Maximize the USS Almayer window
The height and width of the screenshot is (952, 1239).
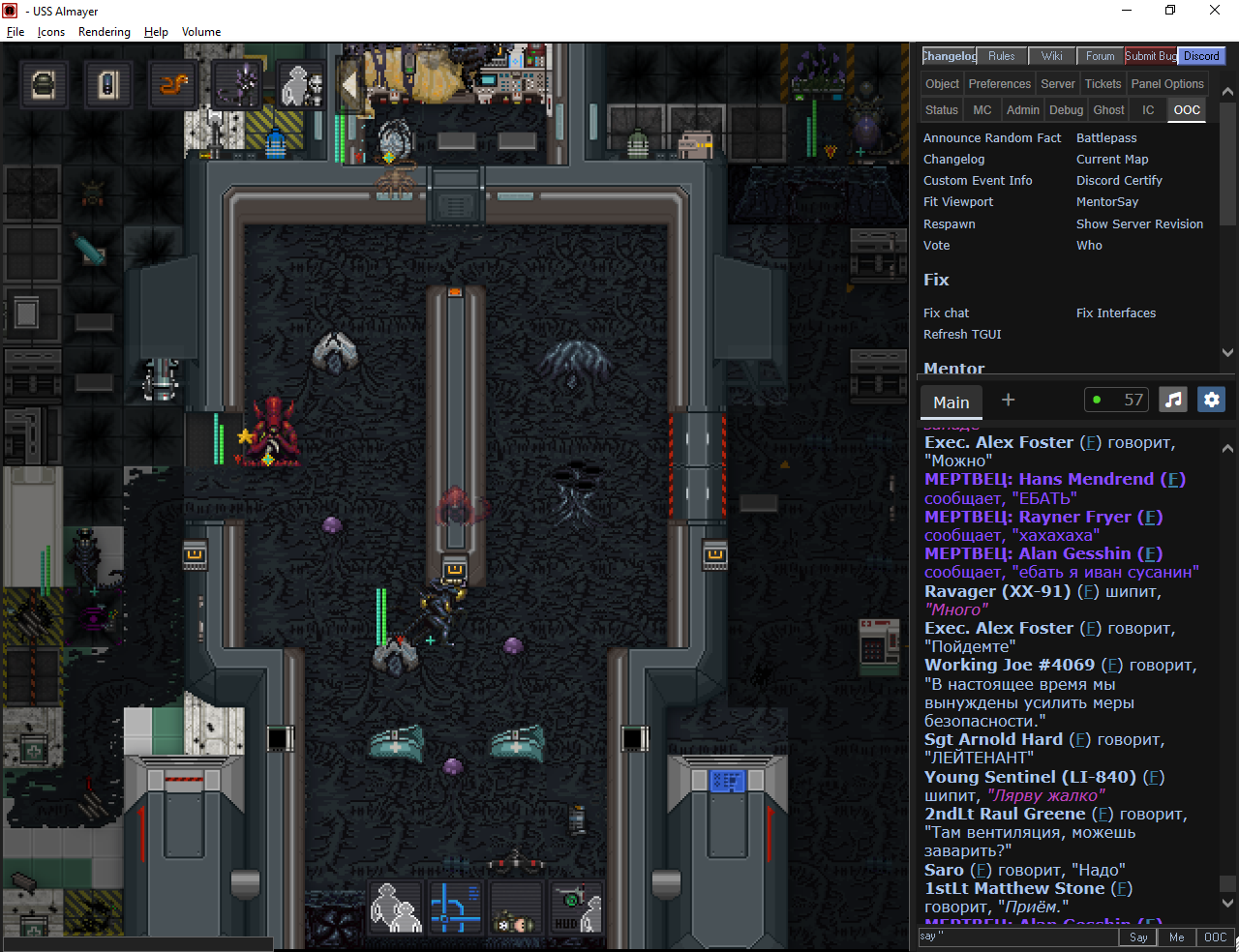coord(1170,11)
